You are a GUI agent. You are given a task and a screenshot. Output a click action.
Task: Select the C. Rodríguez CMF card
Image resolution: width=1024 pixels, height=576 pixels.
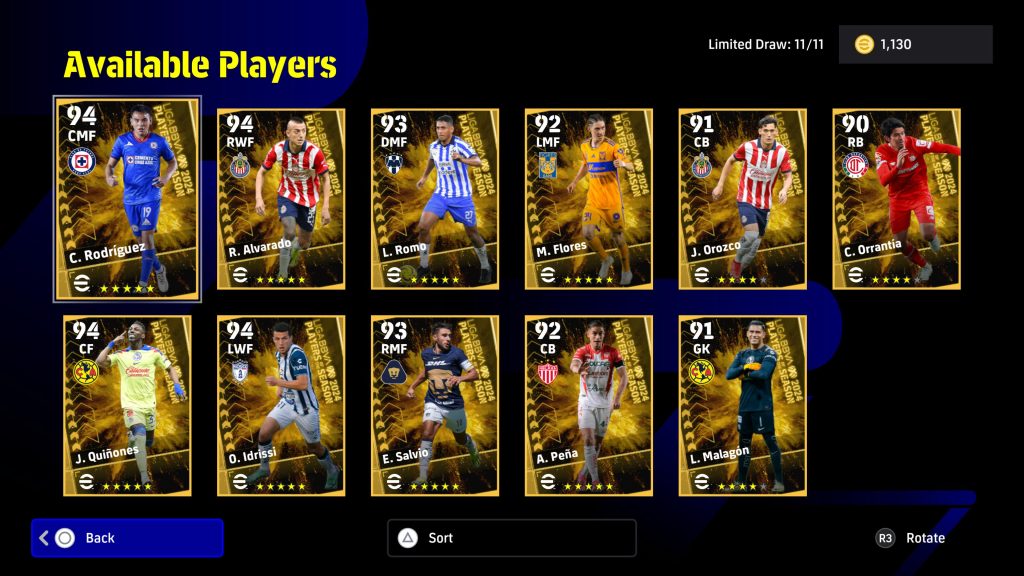127,198
